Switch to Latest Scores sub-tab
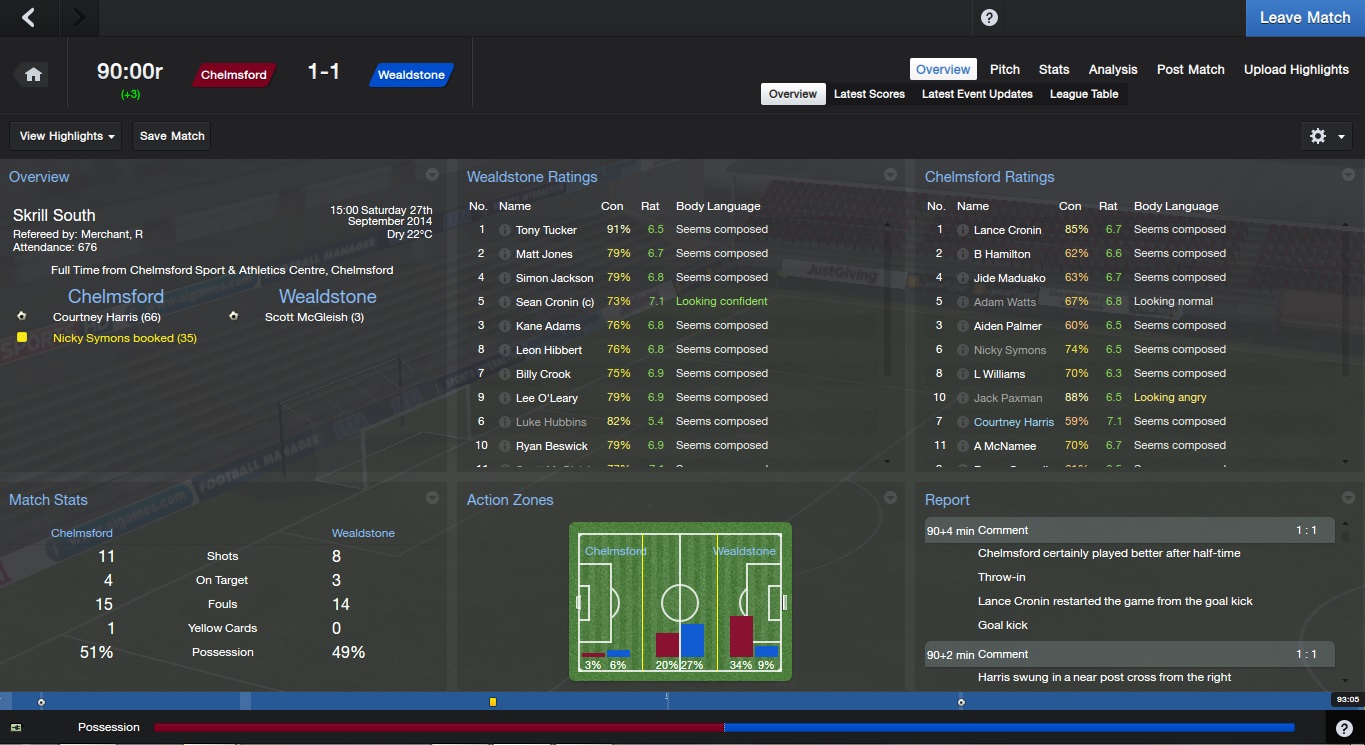Screen dimensions: 1365x745 click(x=869, y=94)
